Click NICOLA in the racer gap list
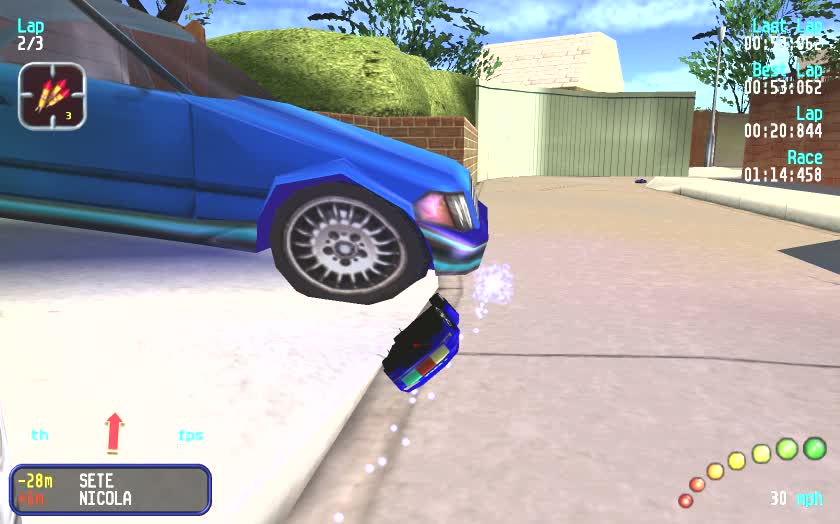The width and height of the screenshot is (840, 524). 105,498
